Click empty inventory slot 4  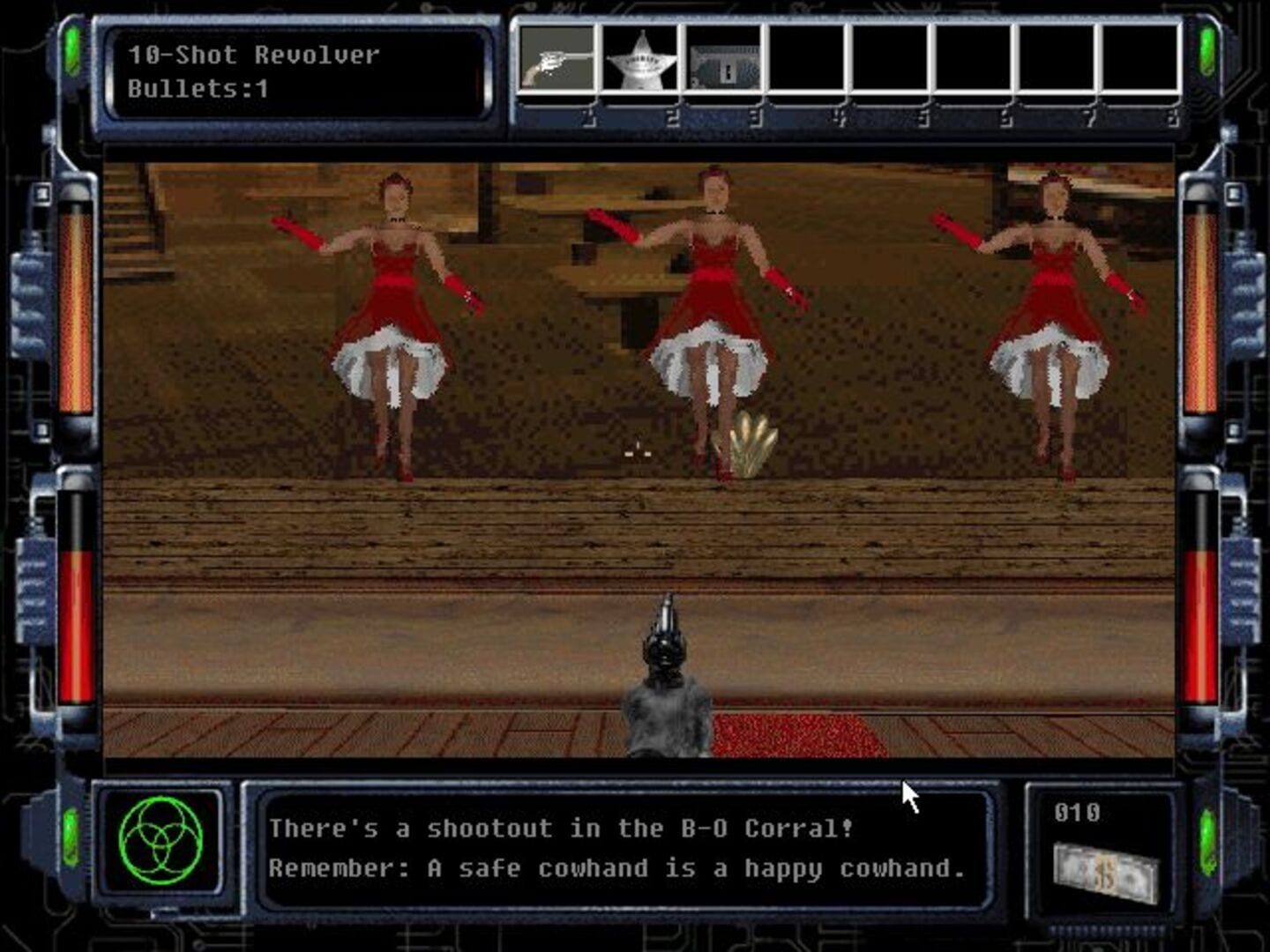[804, 62]
